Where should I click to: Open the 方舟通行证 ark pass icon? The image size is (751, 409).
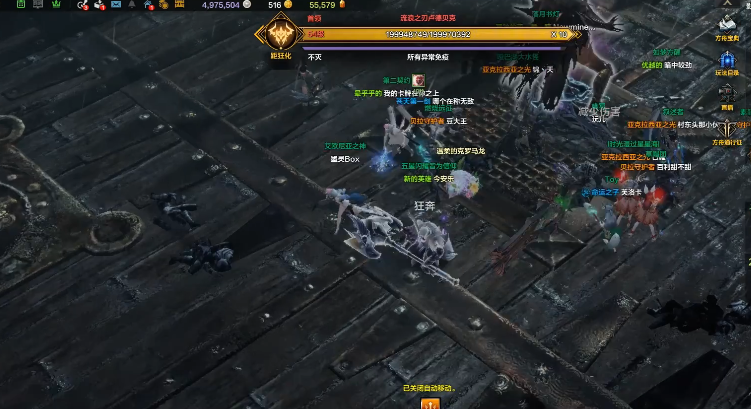[x=726, y=126]
